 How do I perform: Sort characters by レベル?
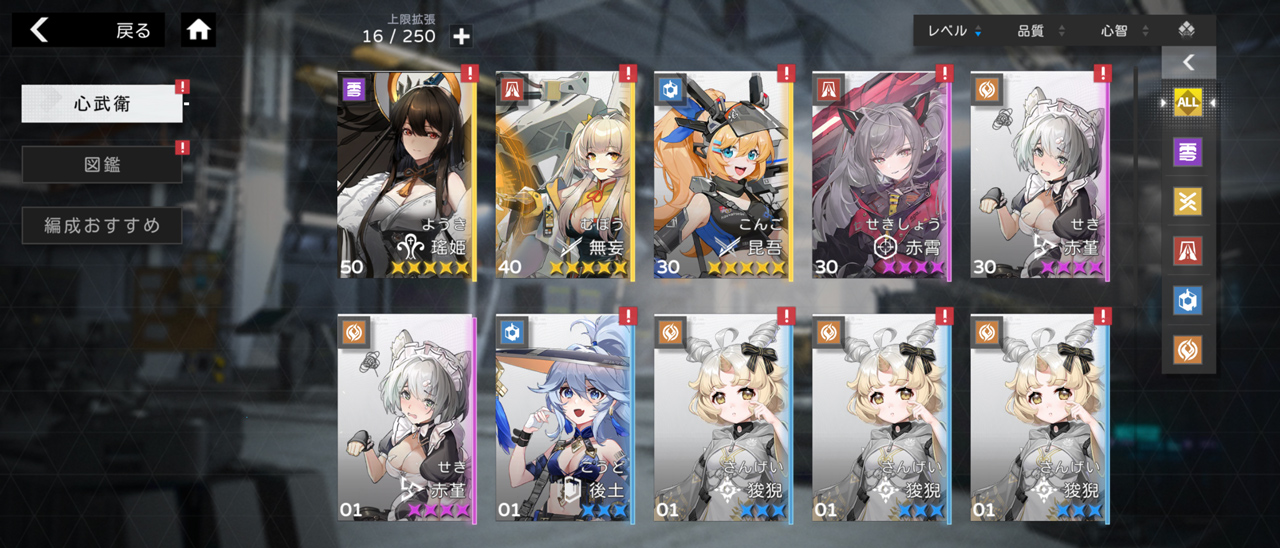point(954,31)
